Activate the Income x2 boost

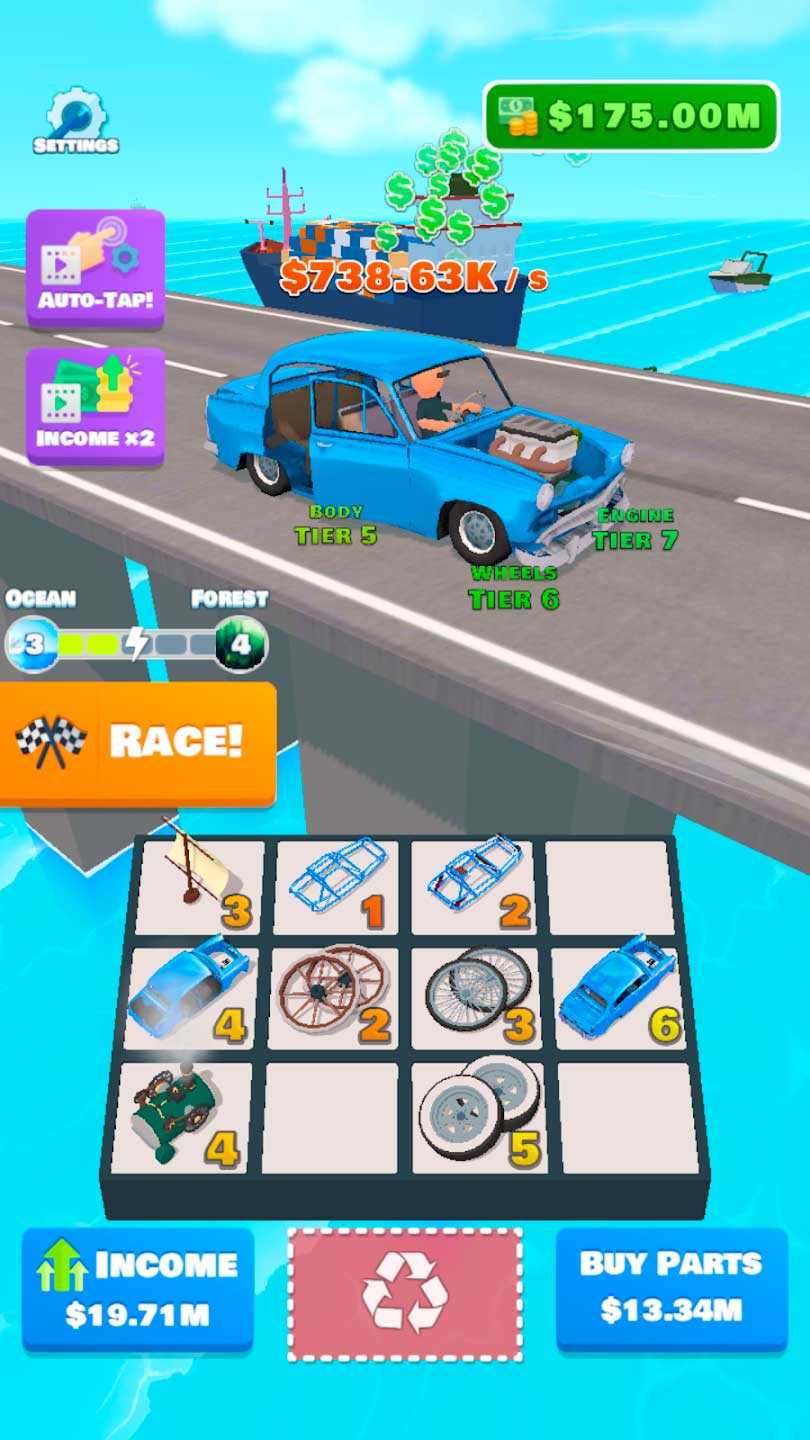click(95, 405)
